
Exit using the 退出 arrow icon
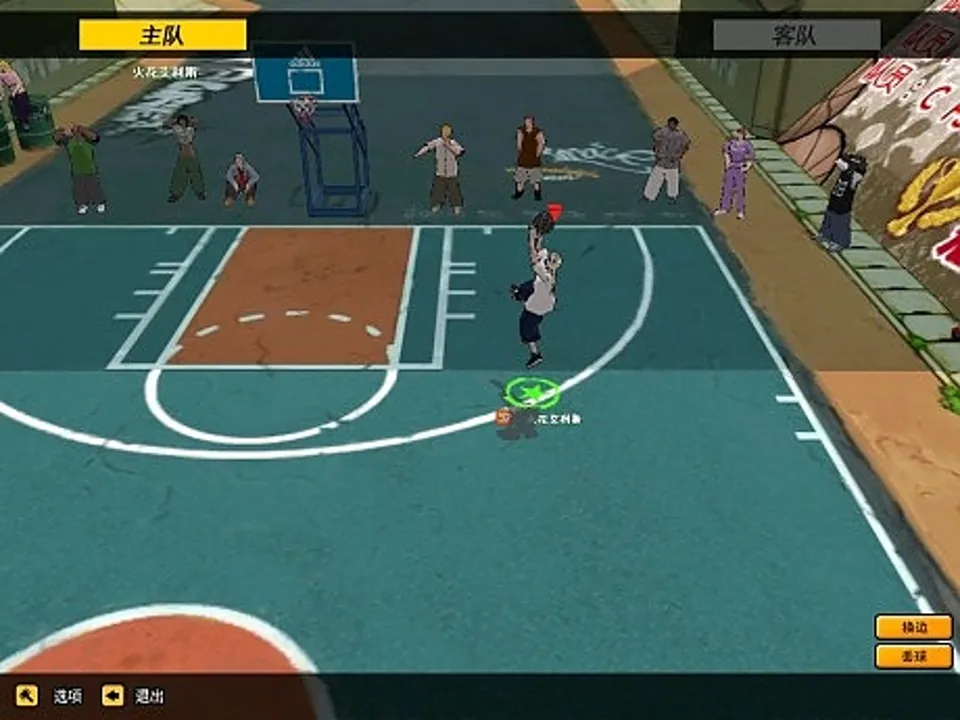pos(113,695)
